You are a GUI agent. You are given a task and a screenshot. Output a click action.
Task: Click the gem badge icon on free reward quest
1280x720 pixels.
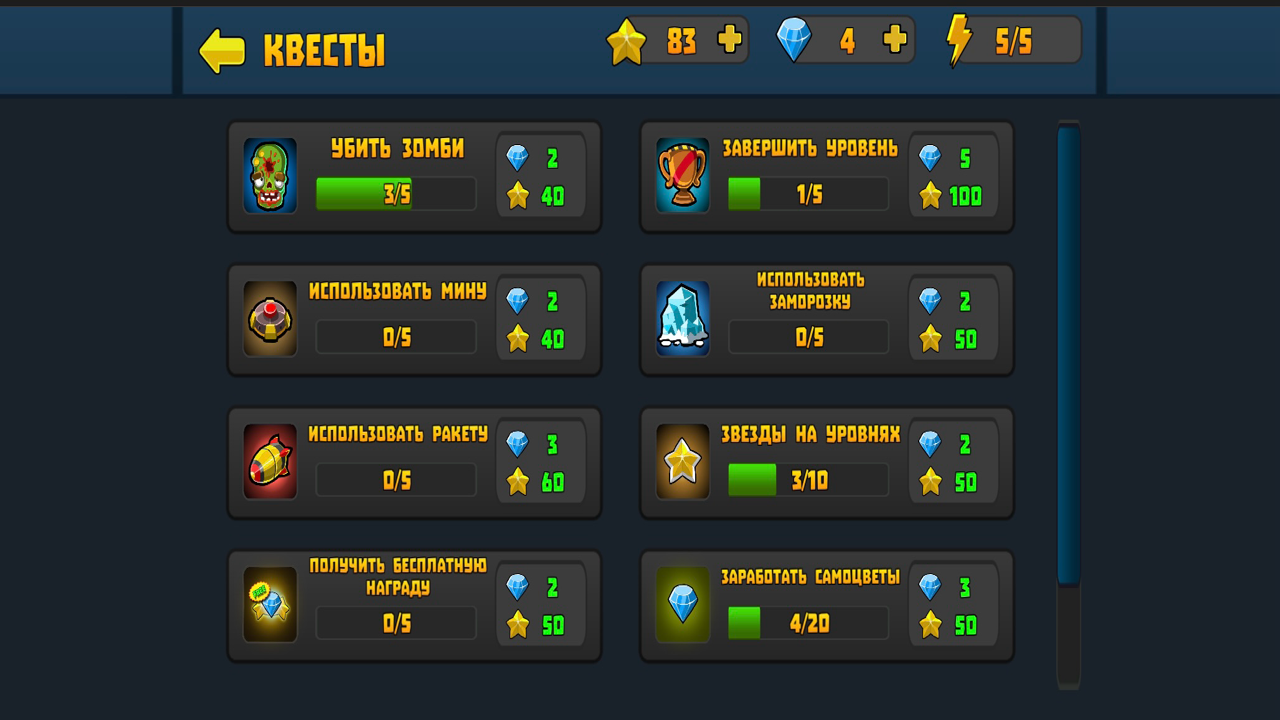(x=268, y=606)
